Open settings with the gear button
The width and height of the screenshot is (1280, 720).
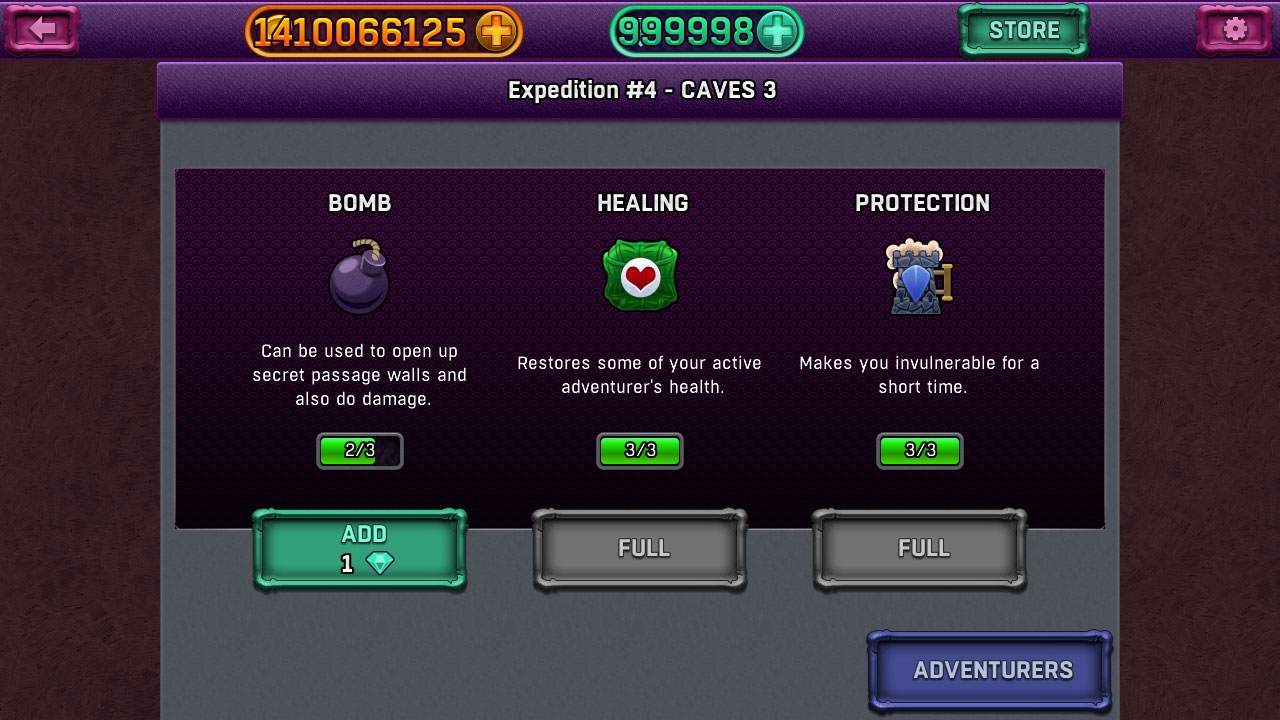tap(1235, 30)
